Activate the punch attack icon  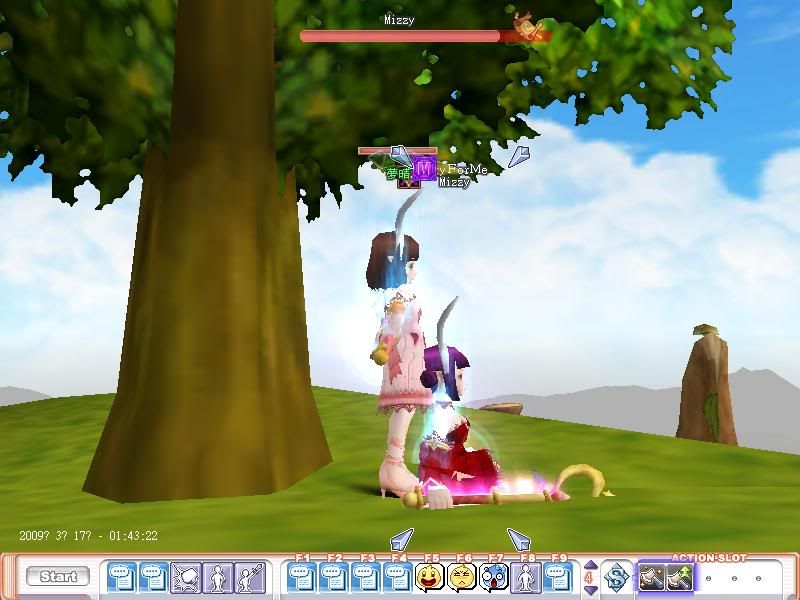(x=186, y=577)
